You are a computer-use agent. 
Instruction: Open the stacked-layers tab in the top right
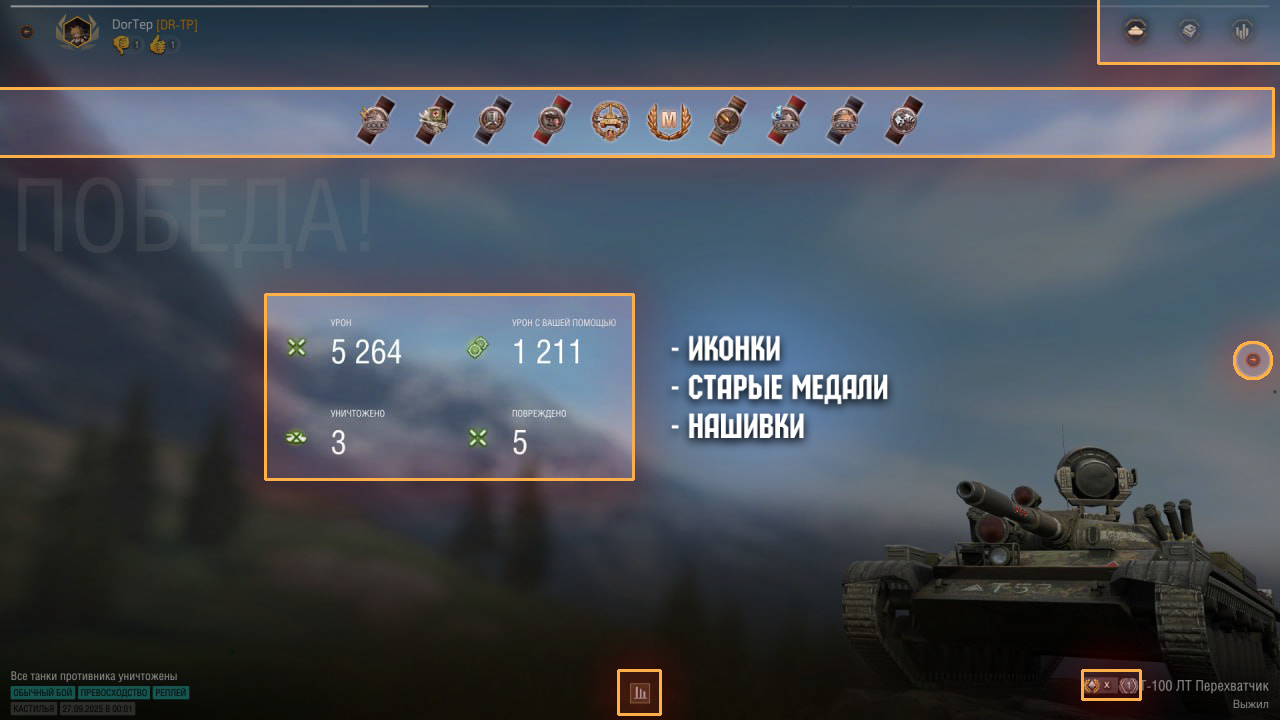1188,31
